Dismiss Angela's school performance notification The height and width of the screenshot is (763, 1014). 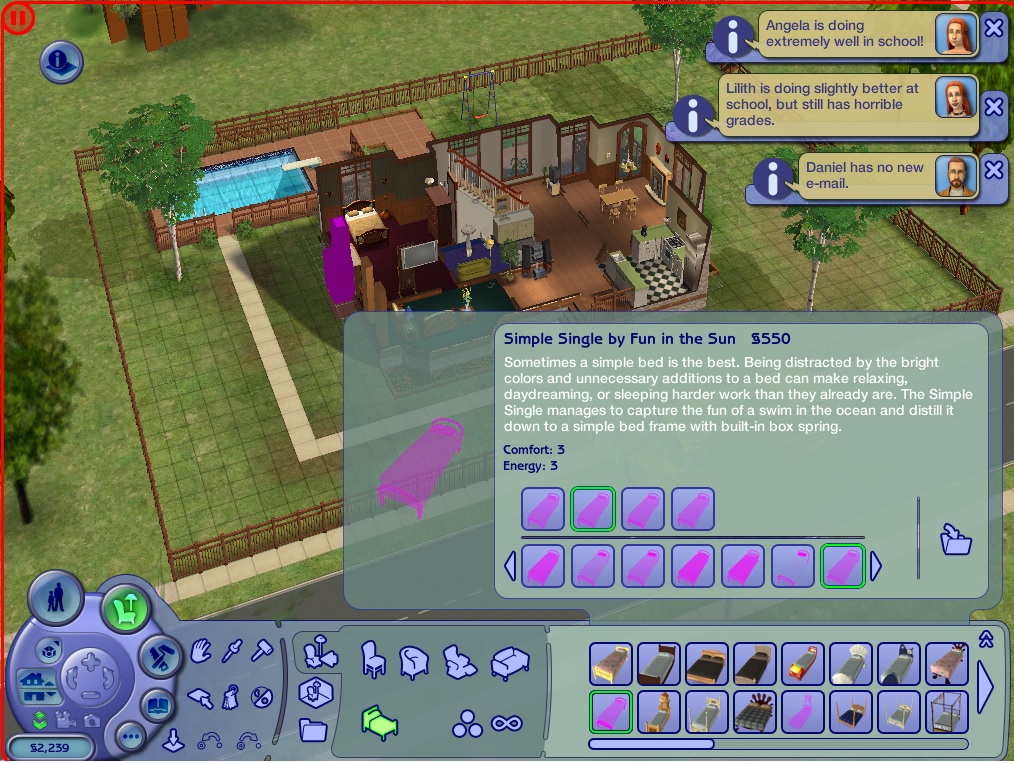point(993,28)
